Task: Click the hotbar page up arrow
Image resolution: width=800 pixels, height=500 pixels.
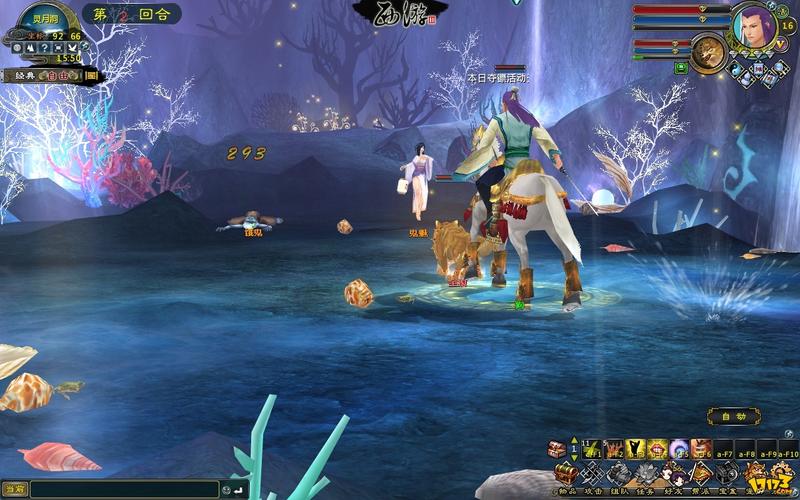Action: pos(574,442)
